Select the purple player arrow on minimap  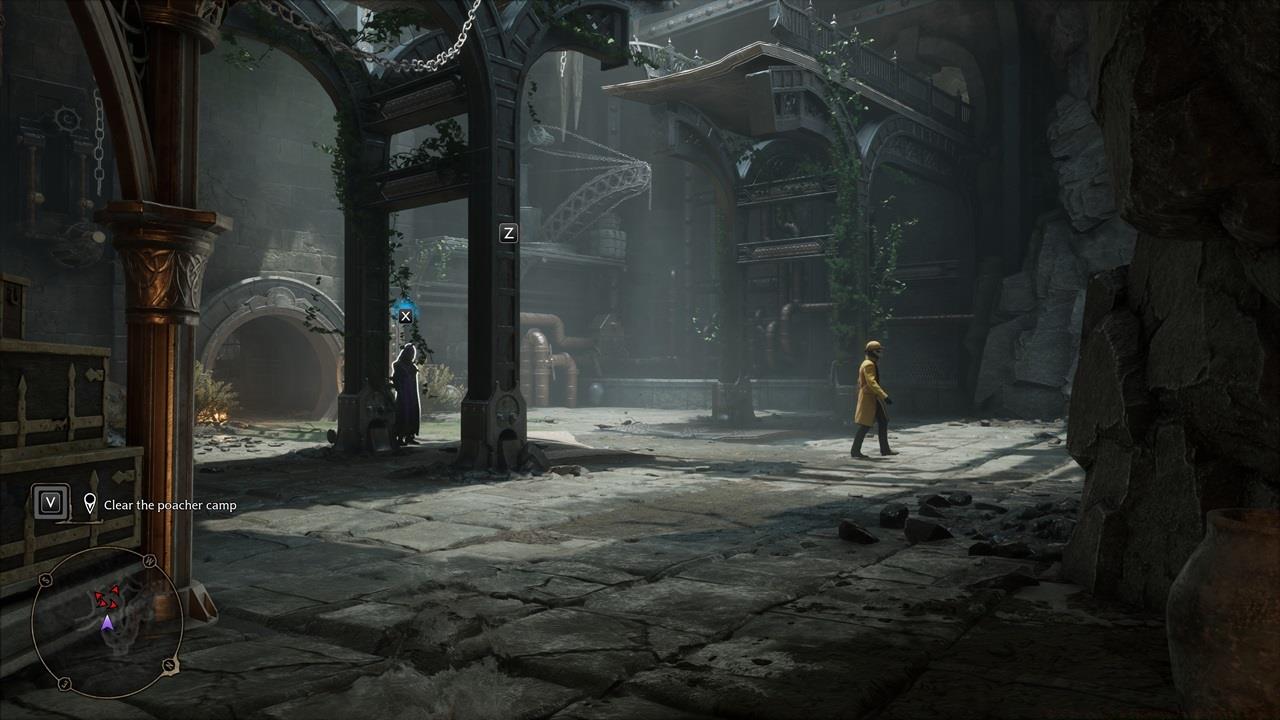(108, 624)
